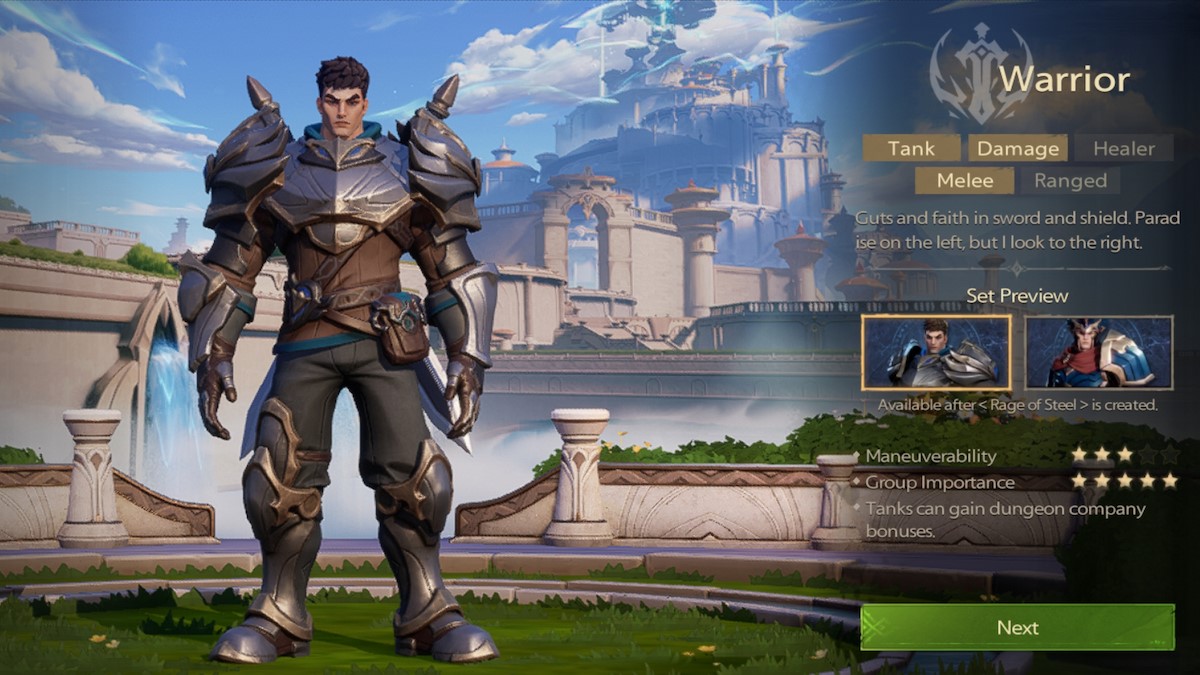This screenshot has width=1200, height=675.
Task: Select the dimmed Ranged tag
Action: coord(1070,181)
